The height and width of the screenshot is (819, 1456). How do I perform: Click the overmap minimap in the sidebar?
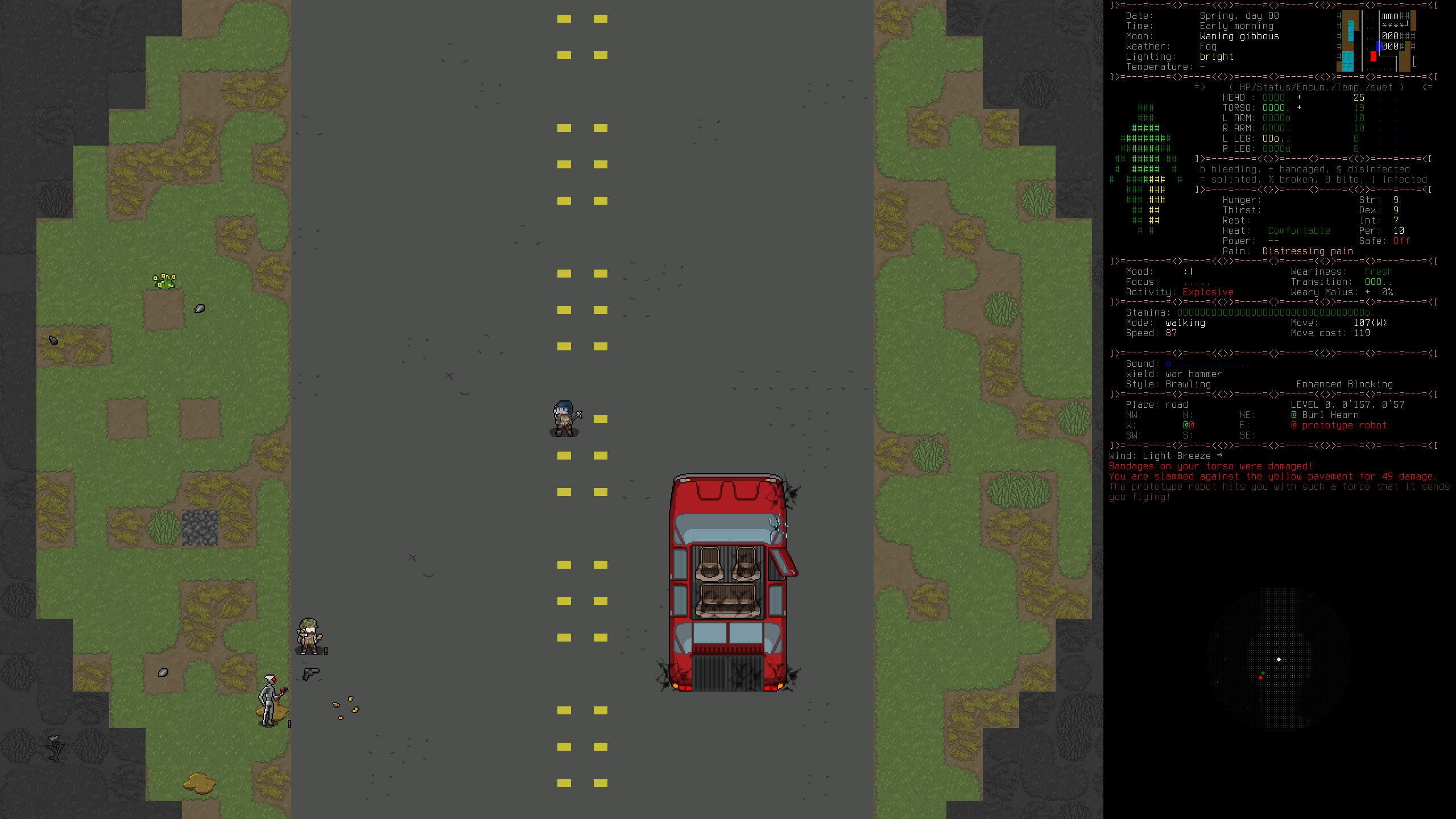[1376, 42]
